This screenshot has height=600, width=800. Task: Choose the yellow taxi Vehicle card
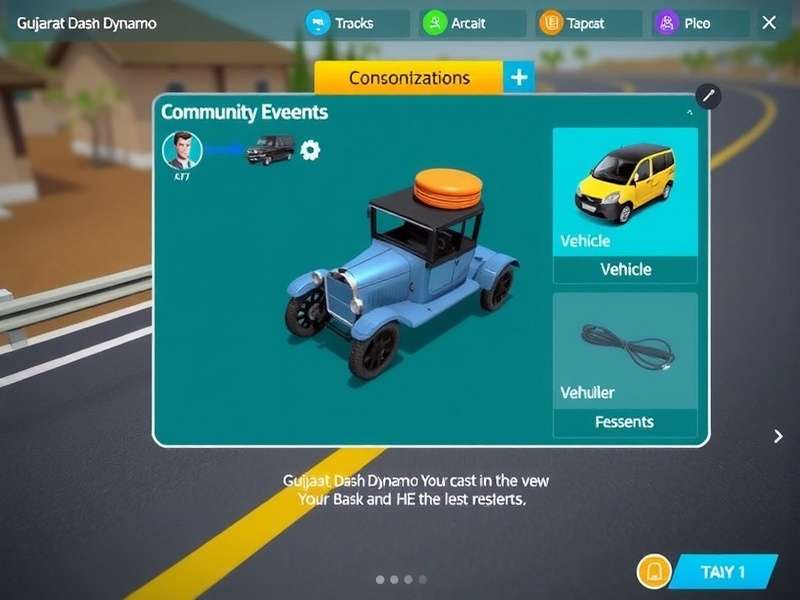pyautogui.click(x=625, y=205)
